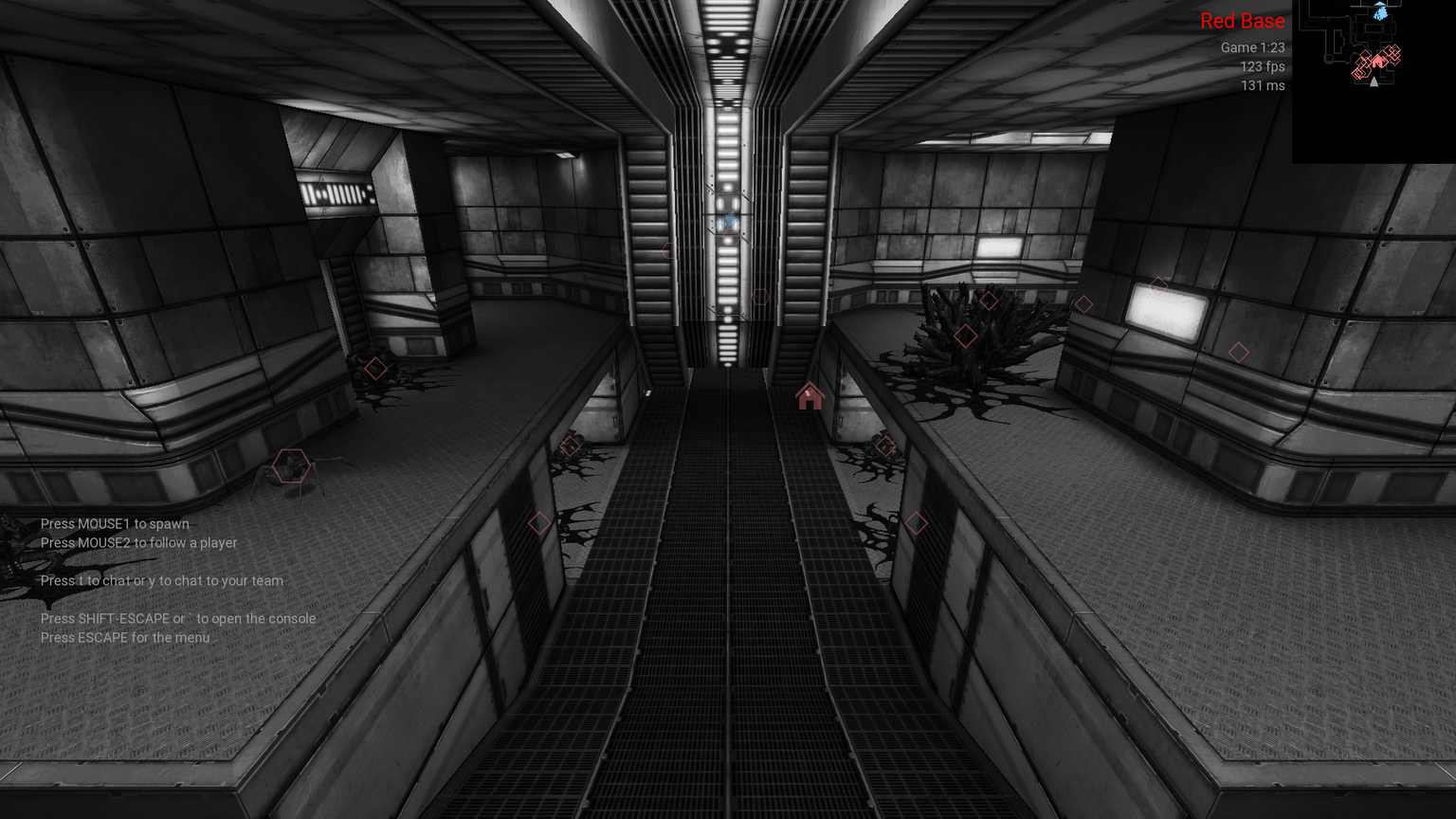Image resolution: width=1456 pixels, height=819 pixels.
Task: Click the Press MOUSE1 to spawn instruction
Action: [115, 523]
